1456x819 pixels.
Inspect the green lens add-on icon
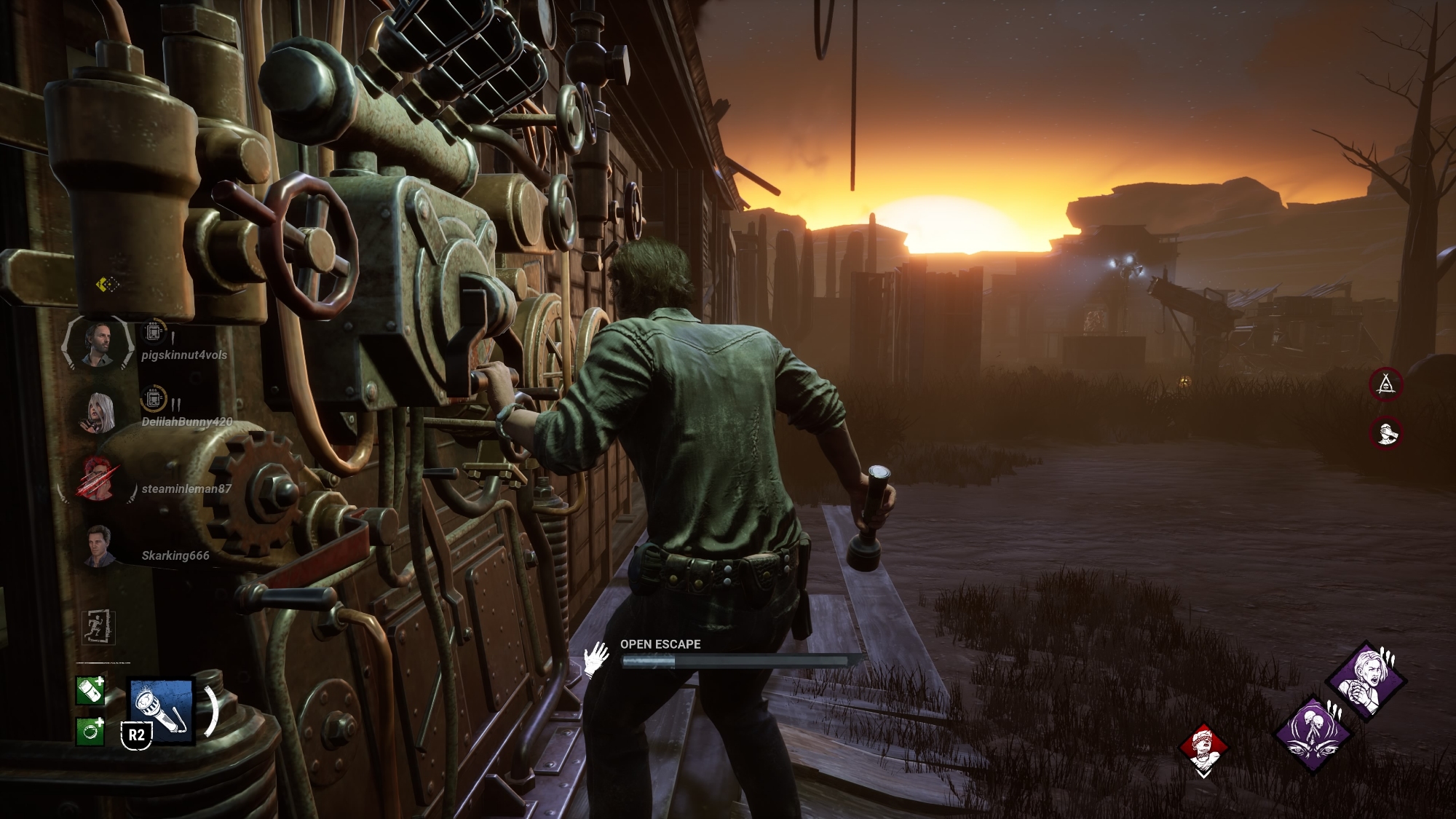(x=90, y=731)
